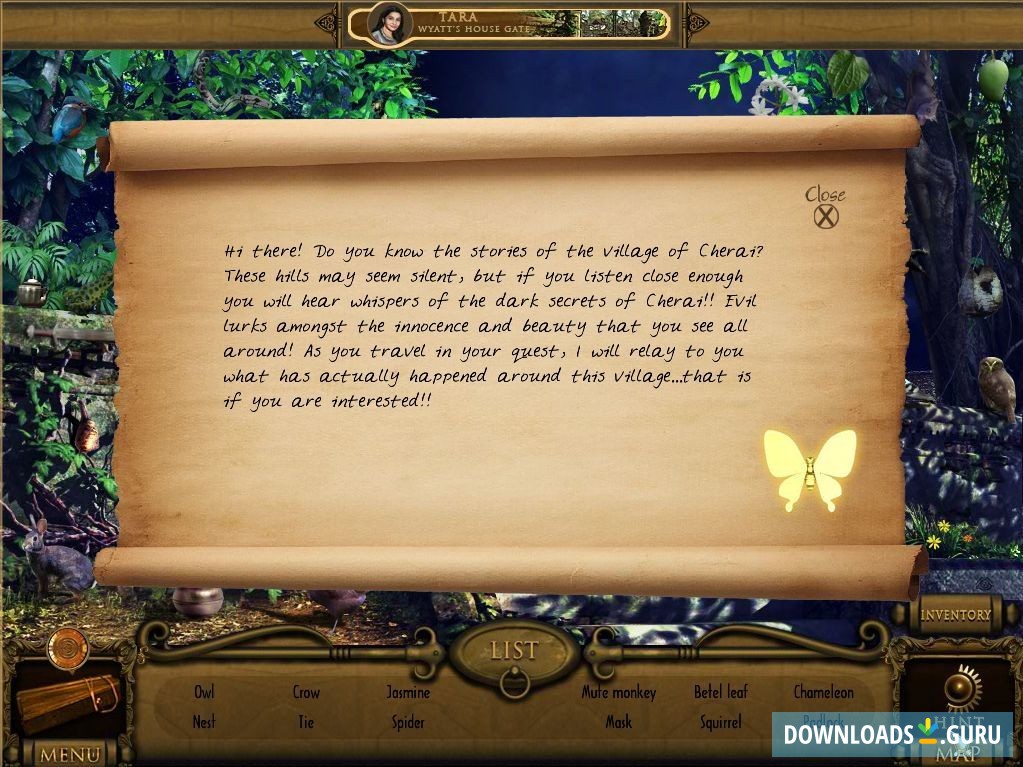Open the Menu at the bottom left

[x=68, y=753]
